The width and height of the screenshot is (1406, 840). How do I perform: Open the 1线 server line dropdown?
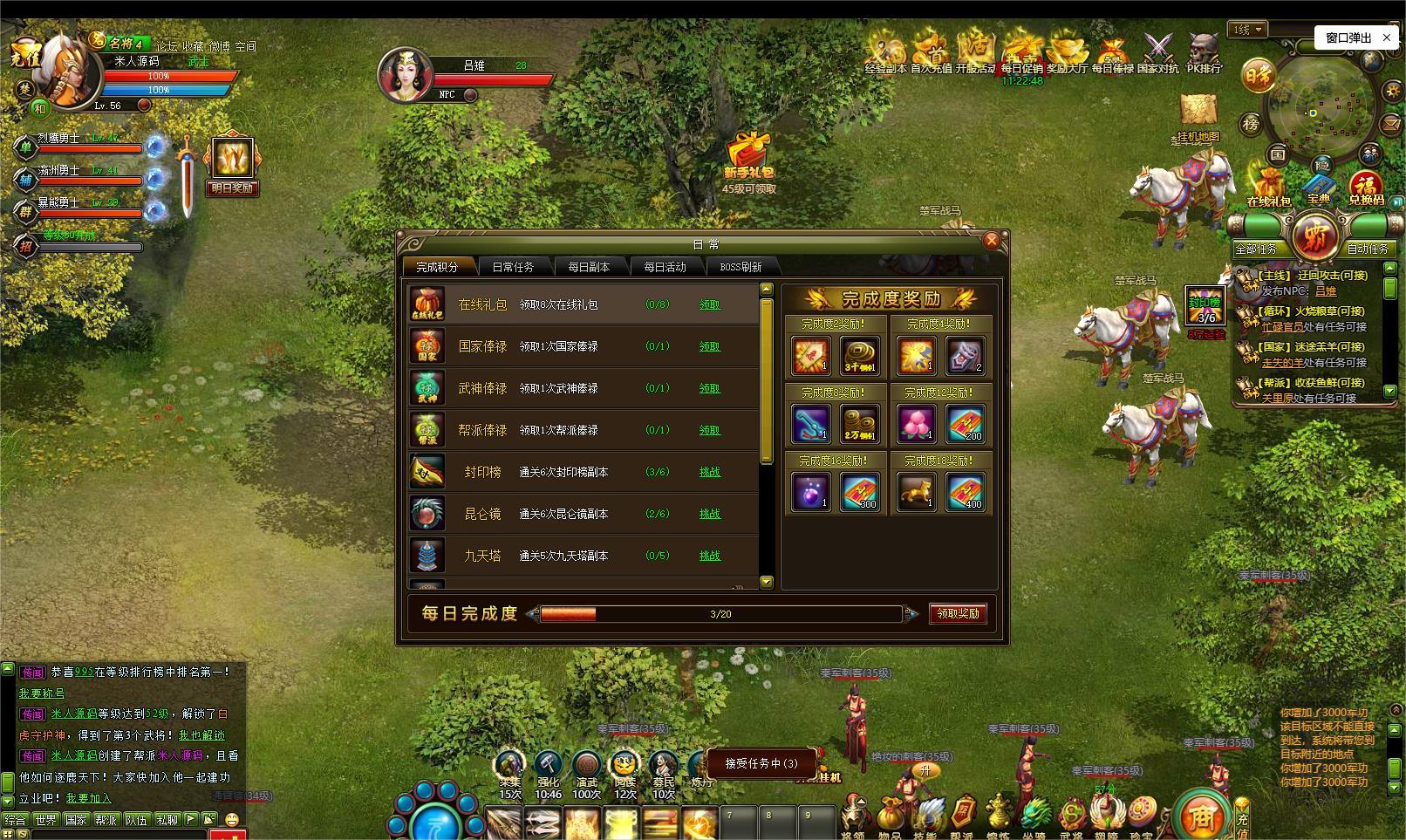1248,30
